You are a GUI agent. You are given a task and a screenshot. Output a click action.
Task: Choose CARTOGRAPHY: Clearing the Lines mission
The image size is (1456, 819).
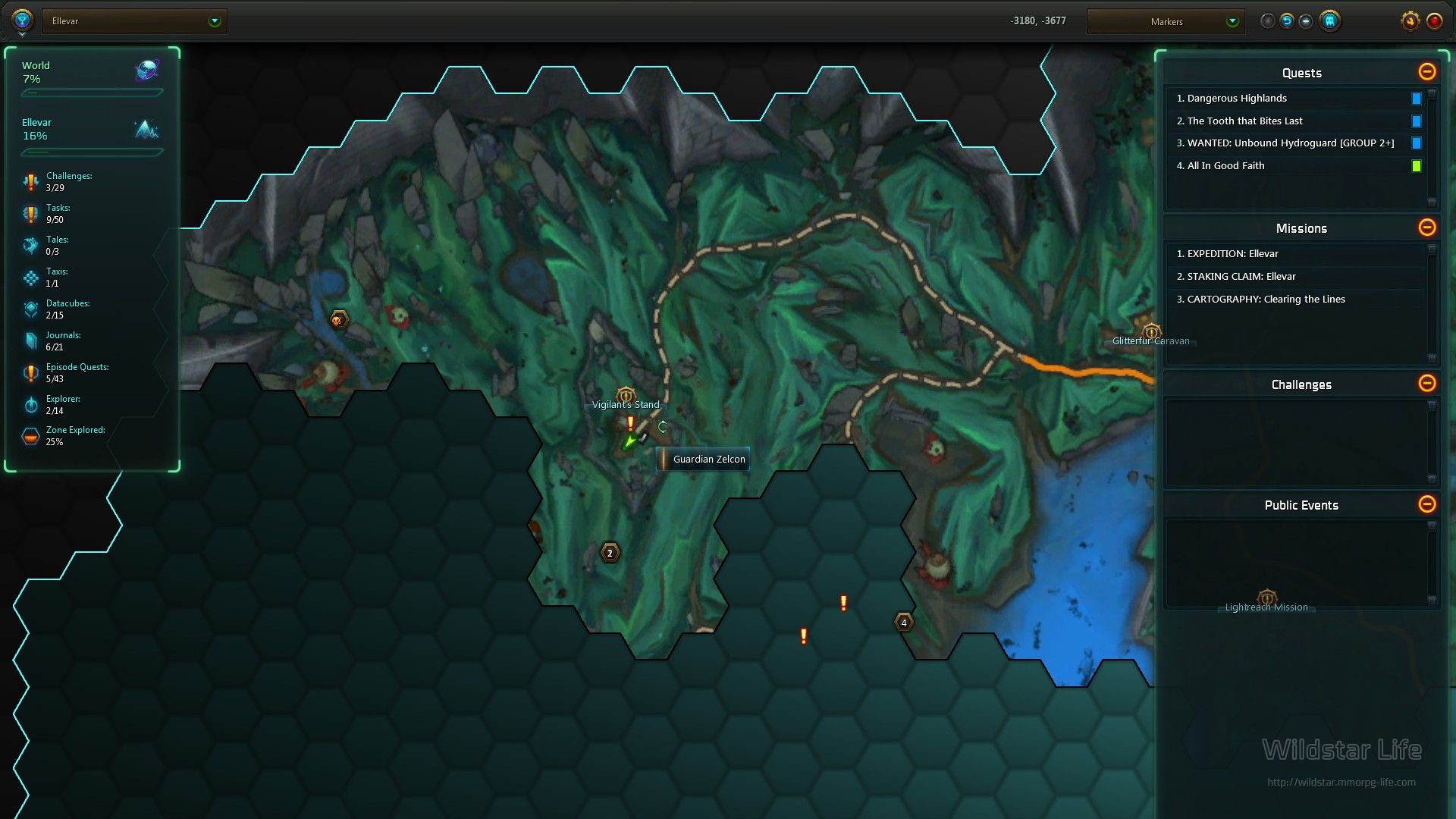[1266, 300]
